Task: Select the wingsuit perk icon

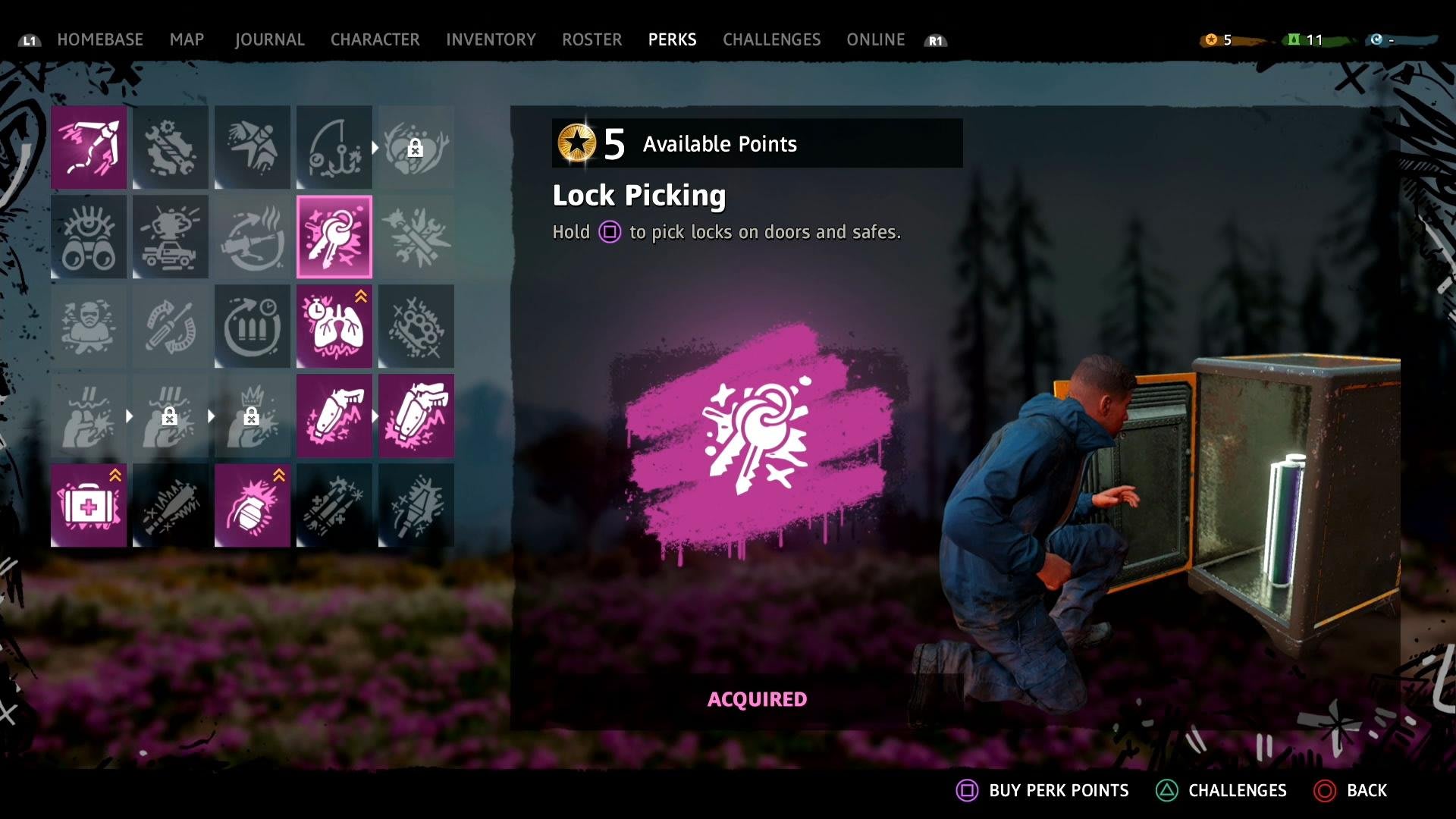Action: tap(253, 147)
